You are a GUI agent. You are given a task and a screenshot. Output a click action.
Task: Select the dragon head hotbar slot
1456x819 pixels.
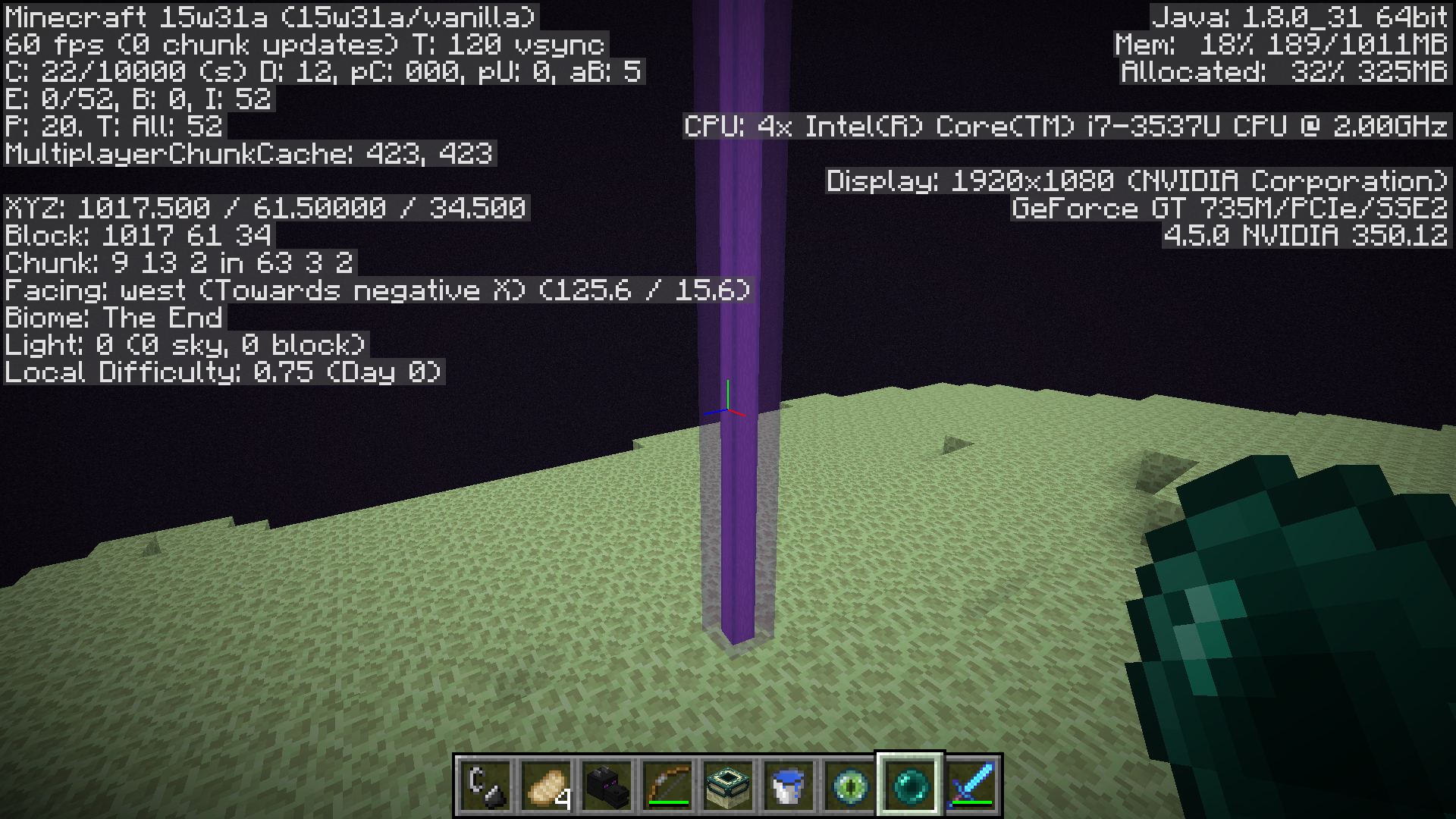[607, 786]
